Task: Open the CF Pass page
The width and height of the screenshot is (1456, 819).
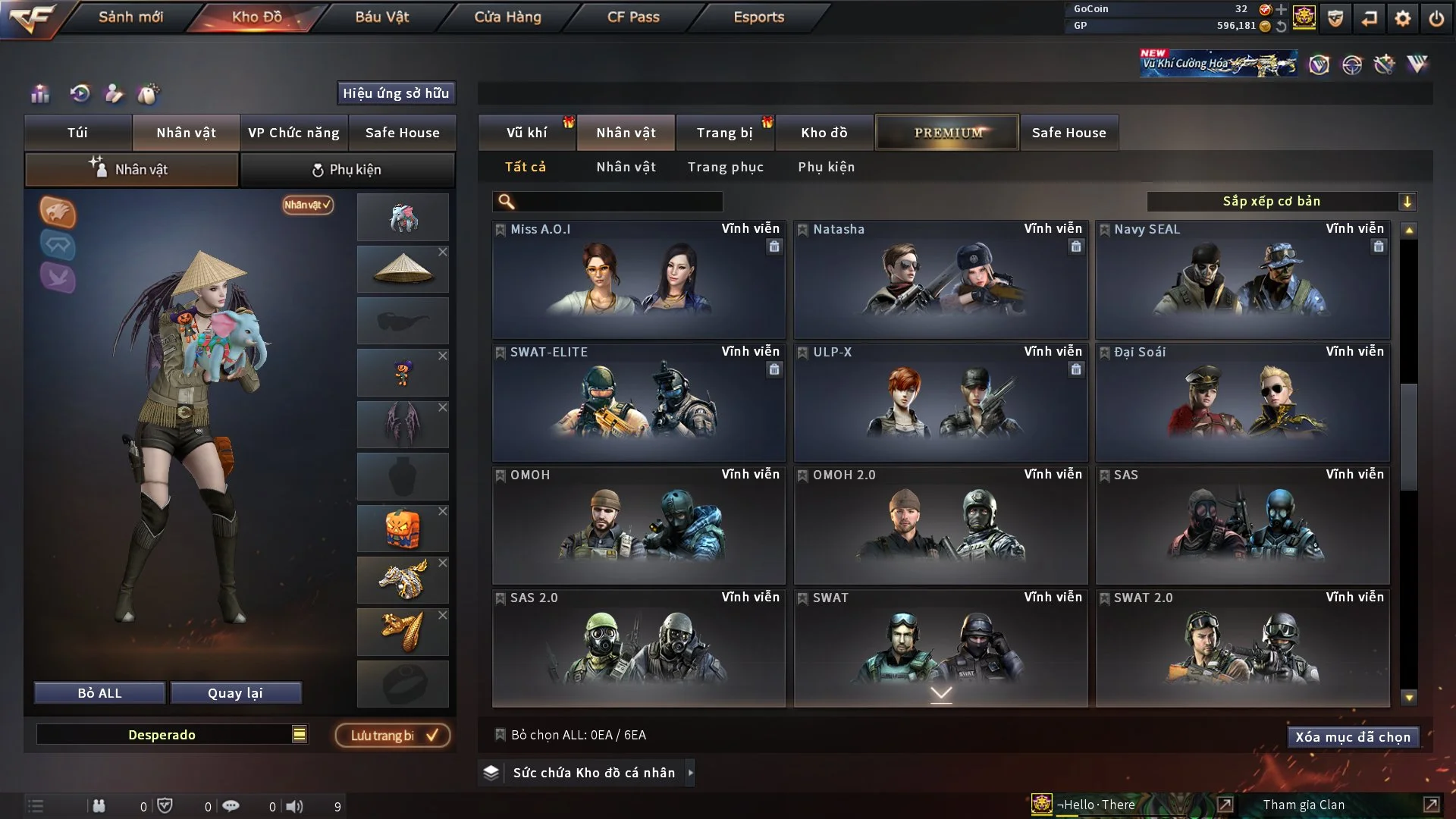Action: [633, 17]
